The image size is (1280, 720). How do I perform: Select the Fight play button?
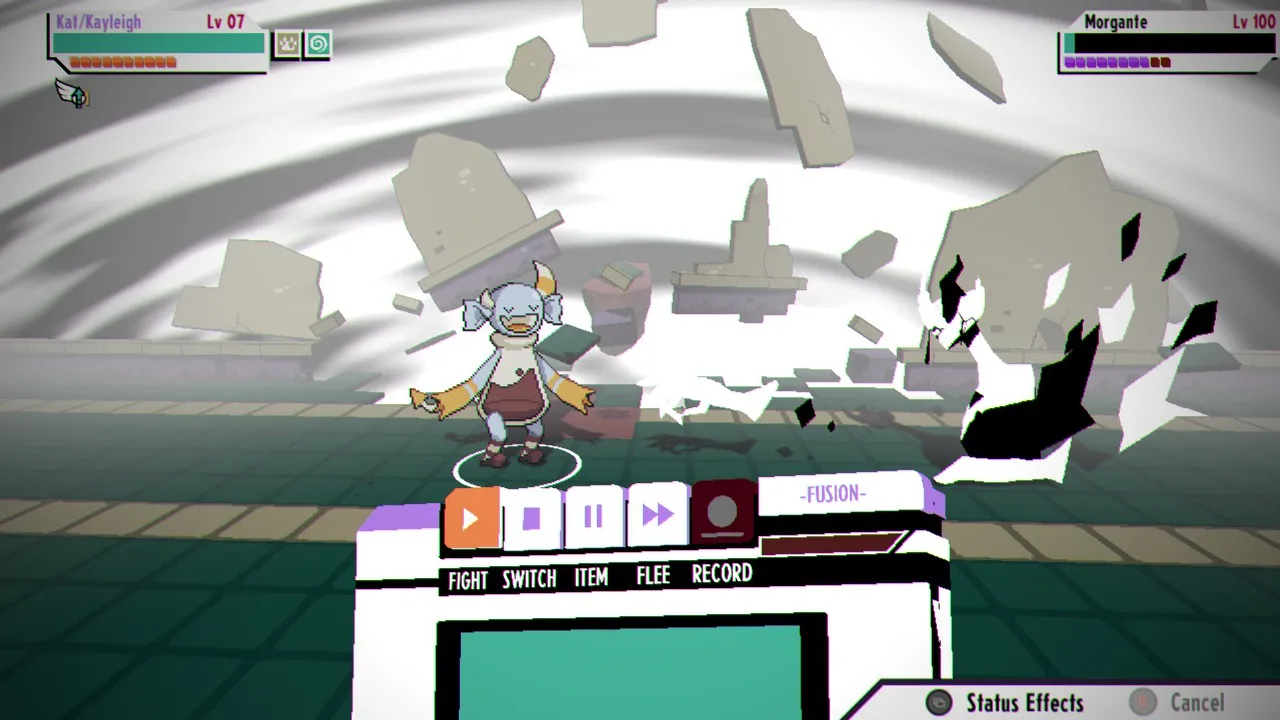471,518
